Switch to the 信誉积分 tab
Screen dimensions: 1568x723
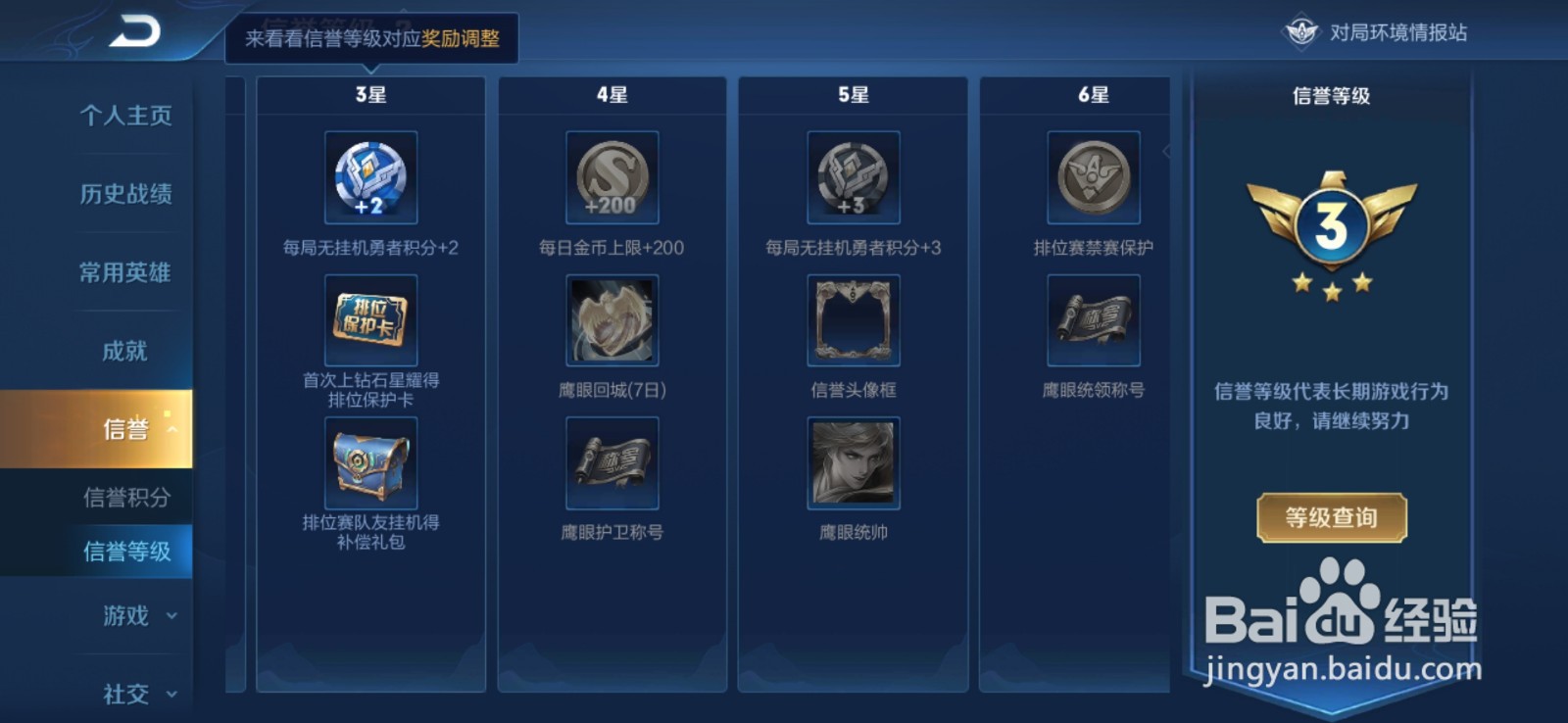pos(127,498)
